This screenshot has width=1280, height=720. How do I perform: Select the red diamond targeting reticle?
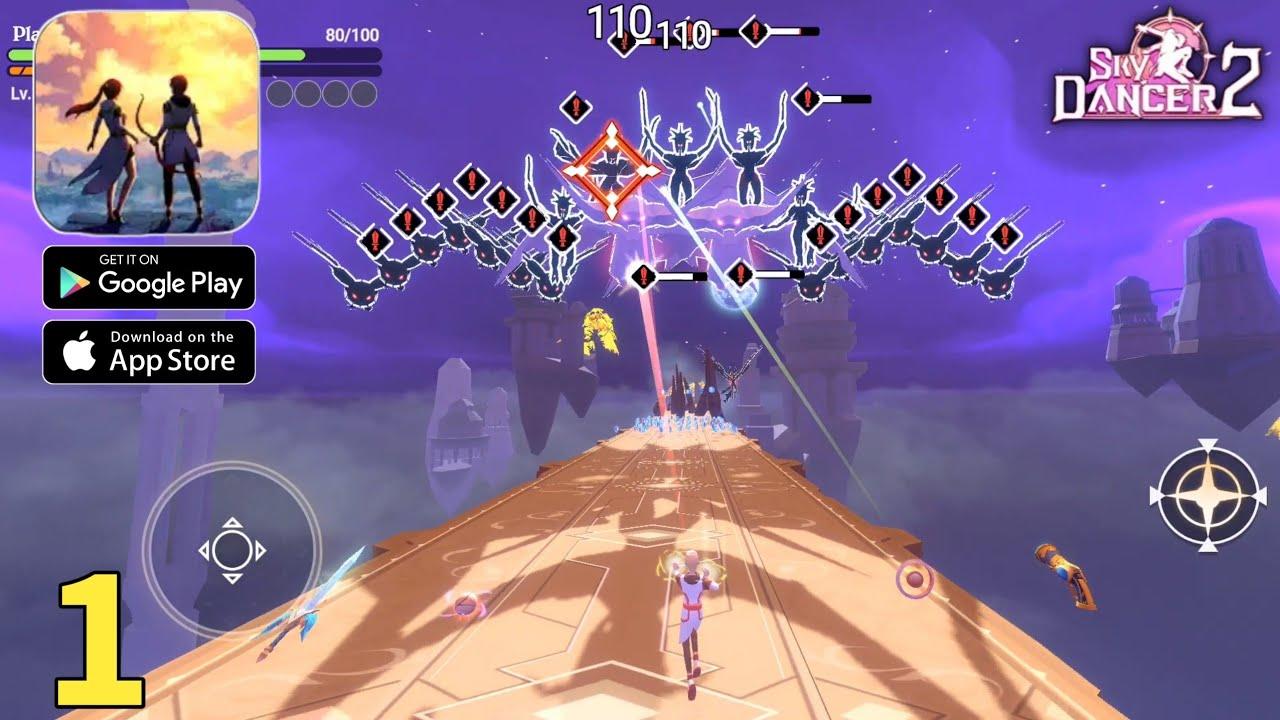pos(611,166)
